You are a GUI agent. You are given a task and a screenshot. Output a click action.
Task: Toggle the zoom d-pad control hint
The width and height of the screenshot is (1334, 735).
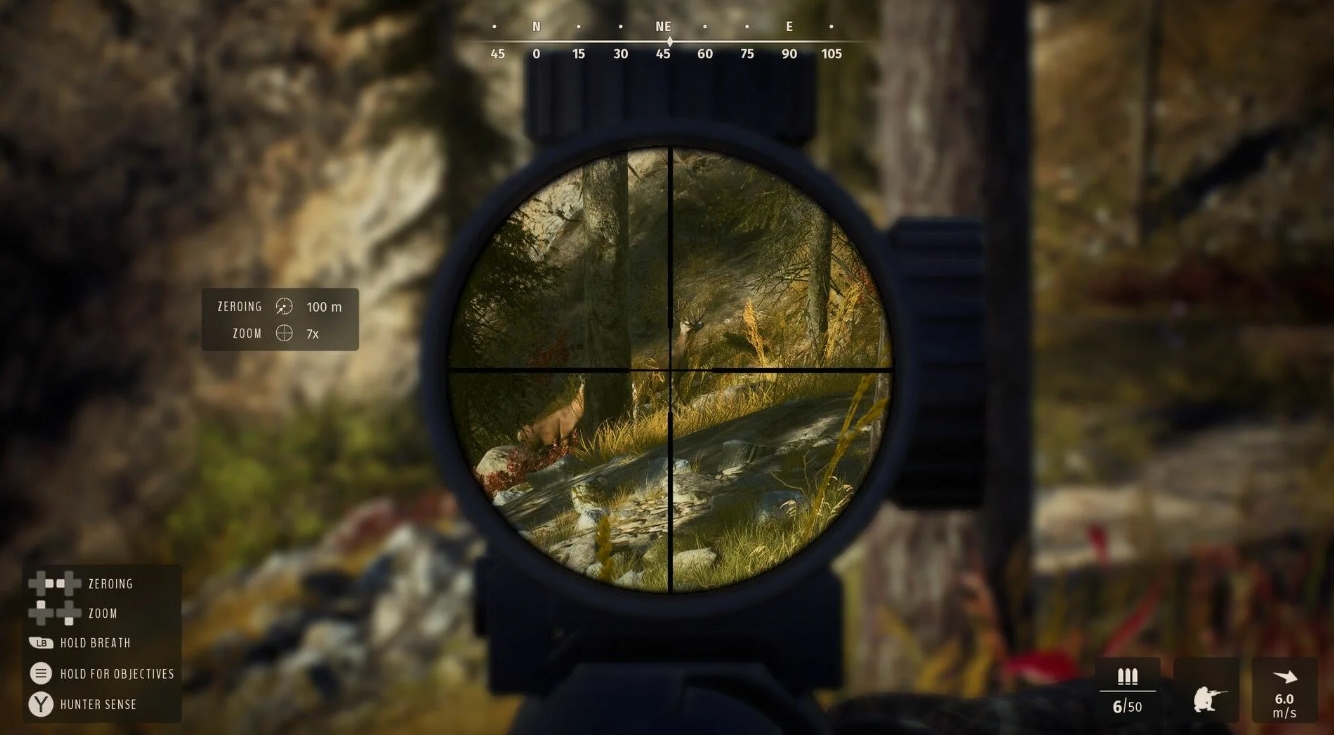pyautogui.click(x=55, y=613)
